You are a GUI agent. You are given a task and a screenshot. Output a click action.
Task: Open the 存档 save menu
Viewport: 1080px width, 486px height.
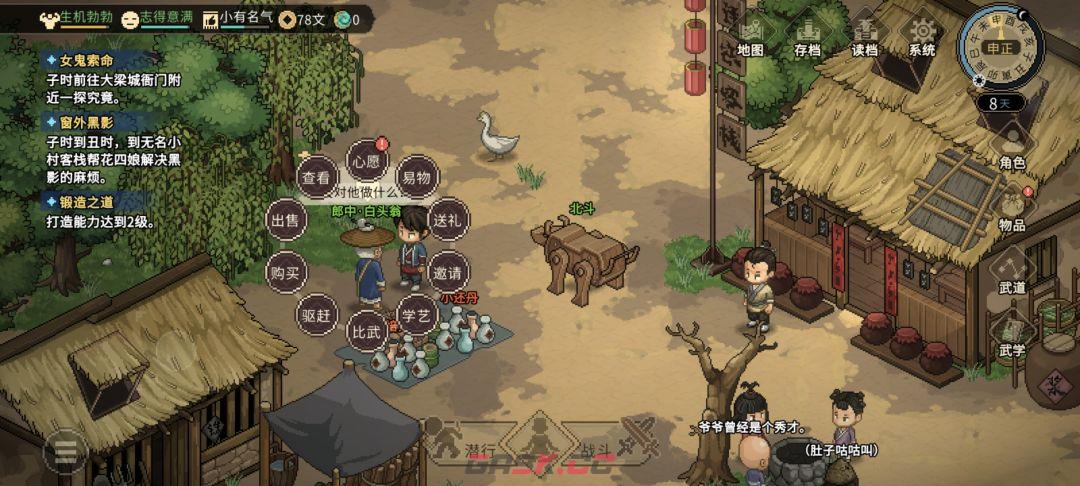point(807,37)
